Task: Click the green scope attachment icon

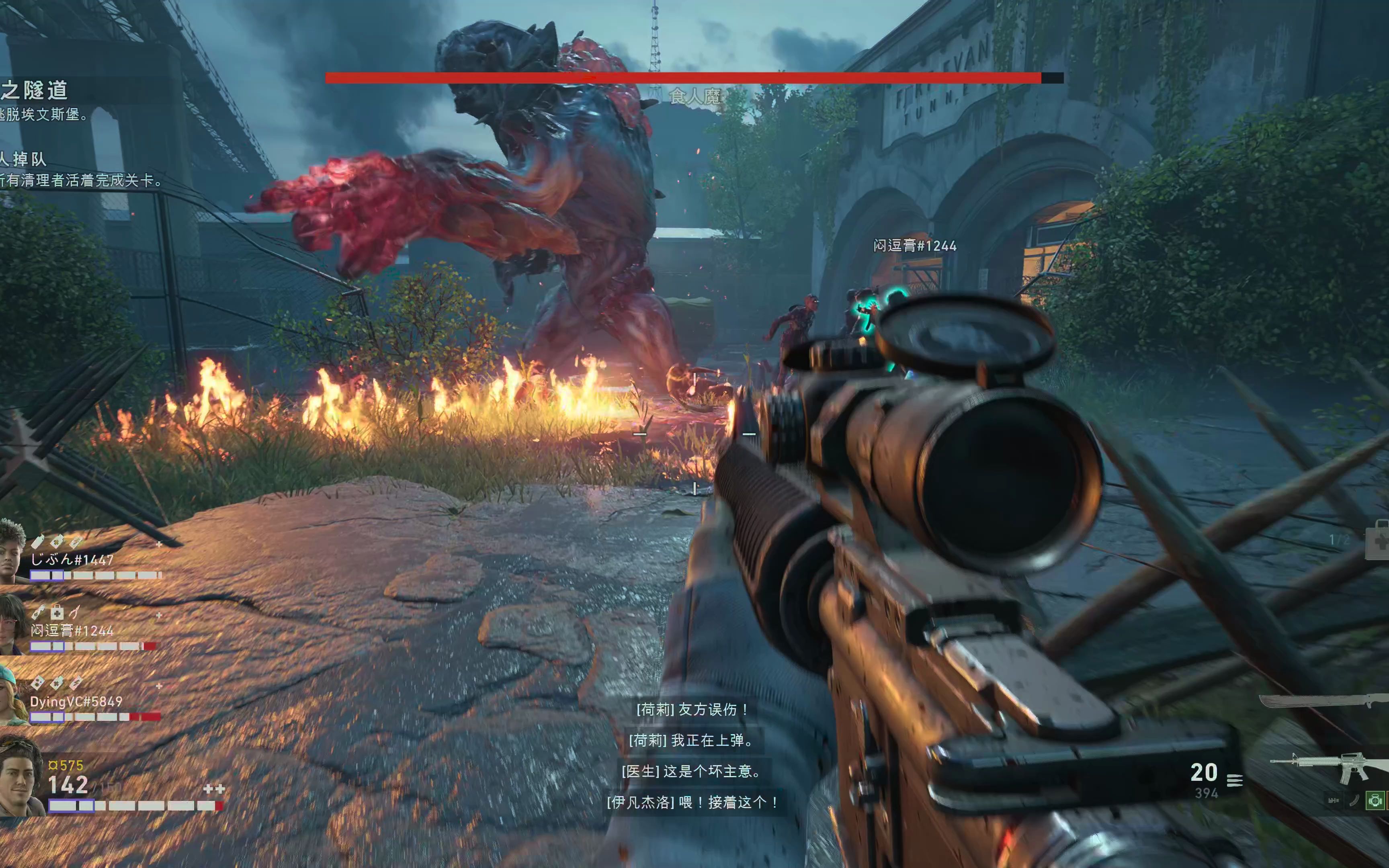Action: [x=1375, y=800]
